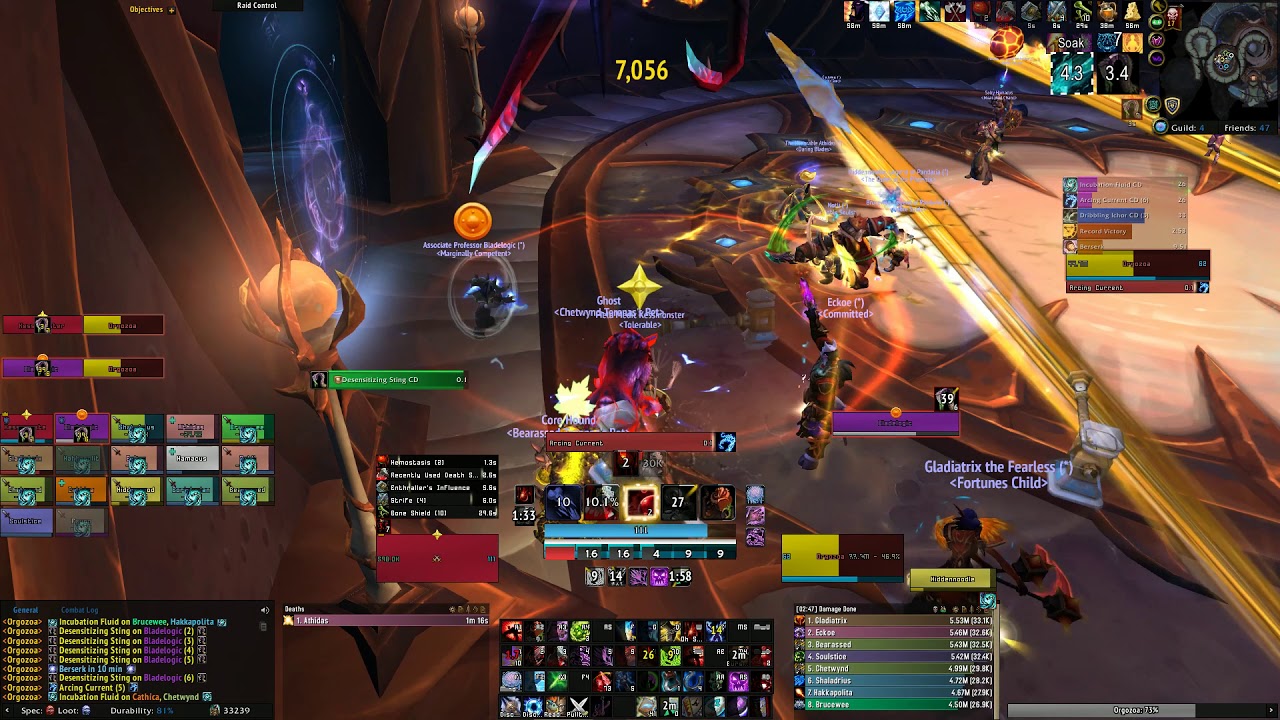Click the green X action bar icon
Viewport: 1280px width, 720px height.
pos(558,681)
